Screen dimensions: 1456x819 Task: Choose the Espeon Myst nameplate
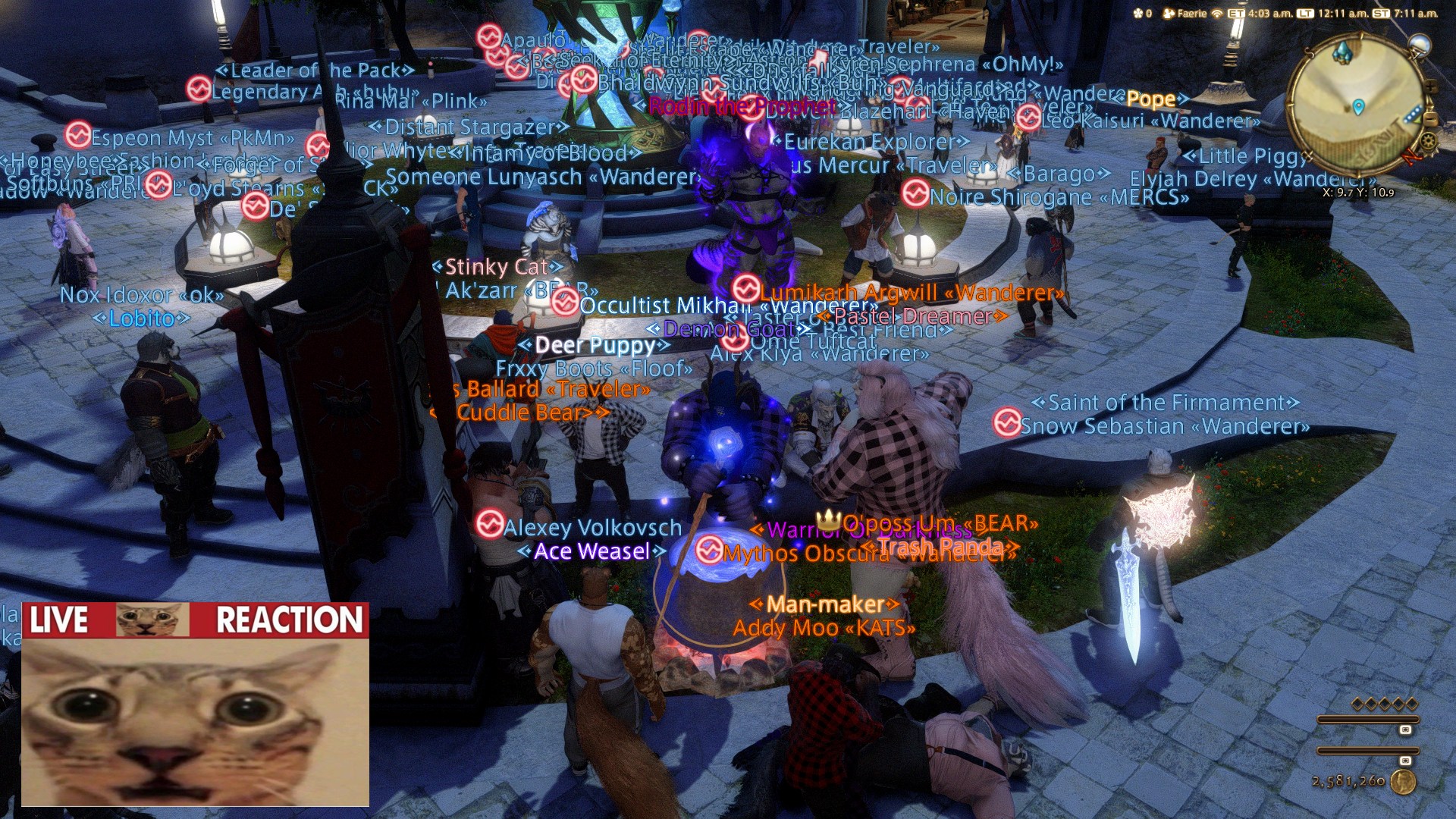pyautogui.click(x=192, y=138)
